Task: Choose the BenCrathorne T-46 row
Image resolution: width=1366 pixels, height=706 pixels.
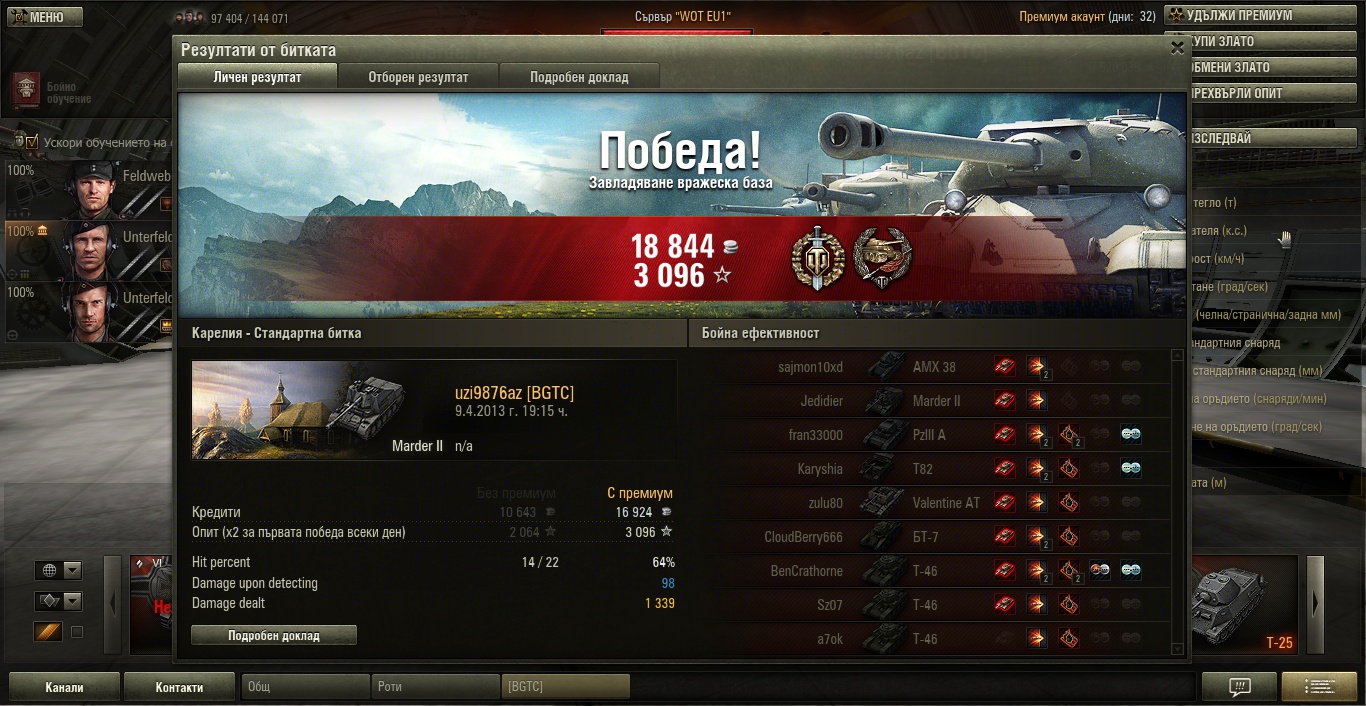Action: pyautogui.click(x=810, y=571)
